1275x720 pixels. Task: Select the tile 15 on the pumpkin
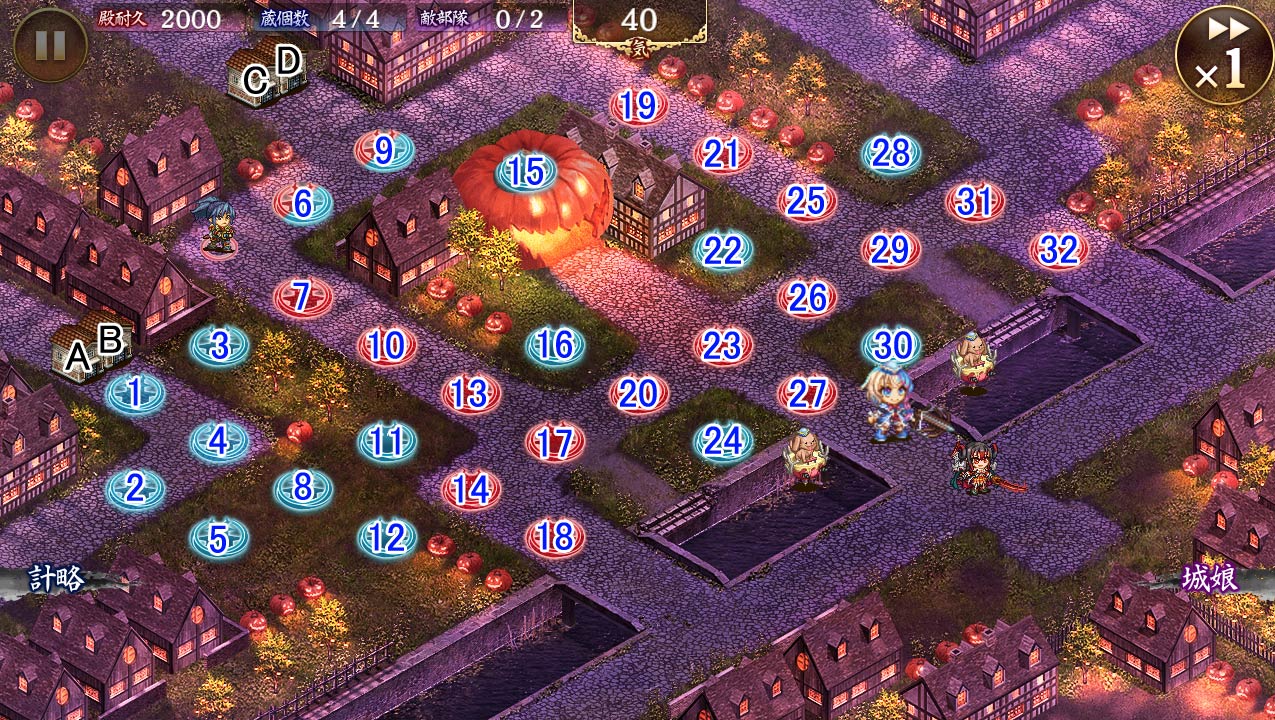[526, 172]
